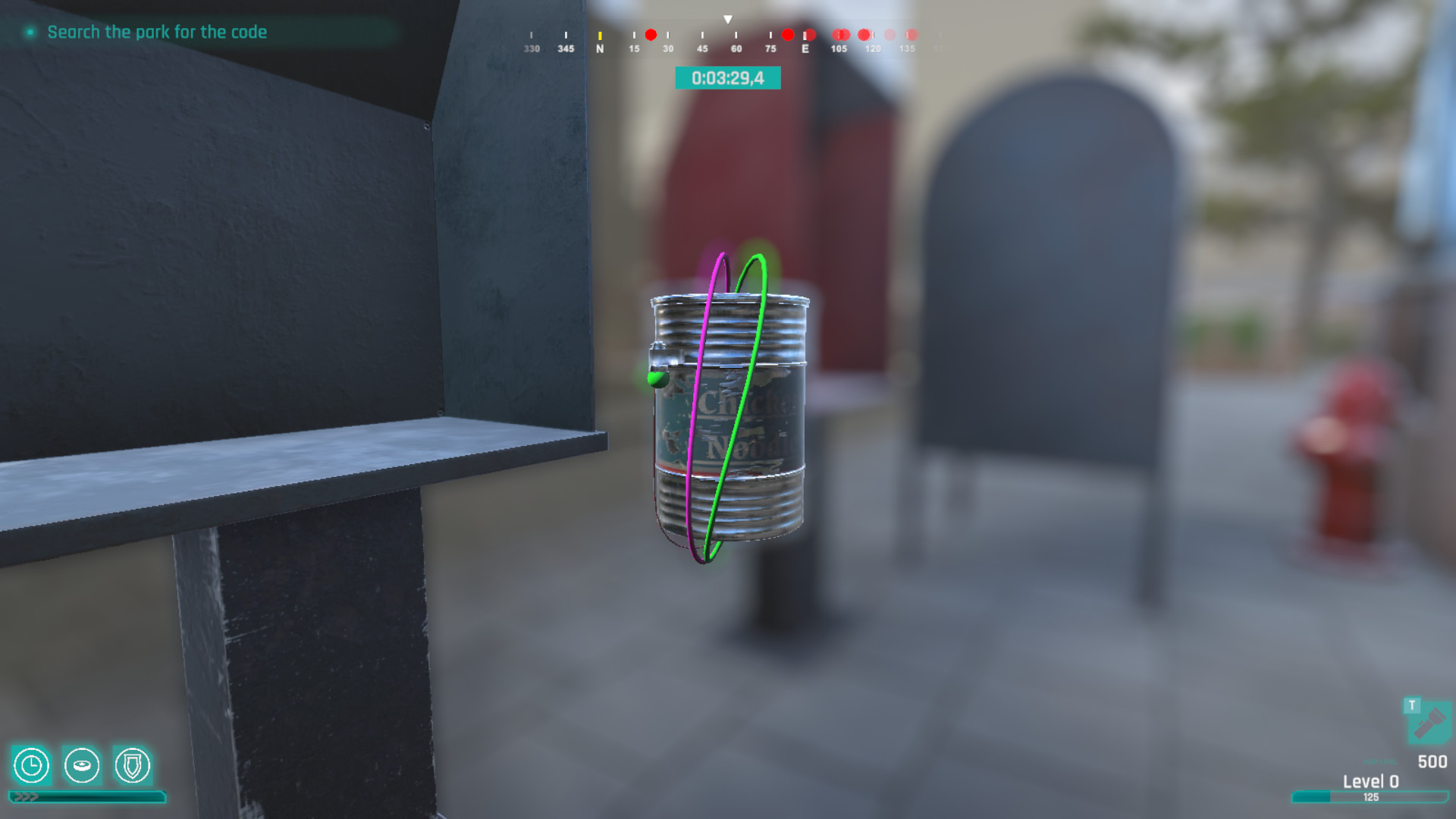
Task: Click the Search the park for the code objective
Action: point(157,32)
